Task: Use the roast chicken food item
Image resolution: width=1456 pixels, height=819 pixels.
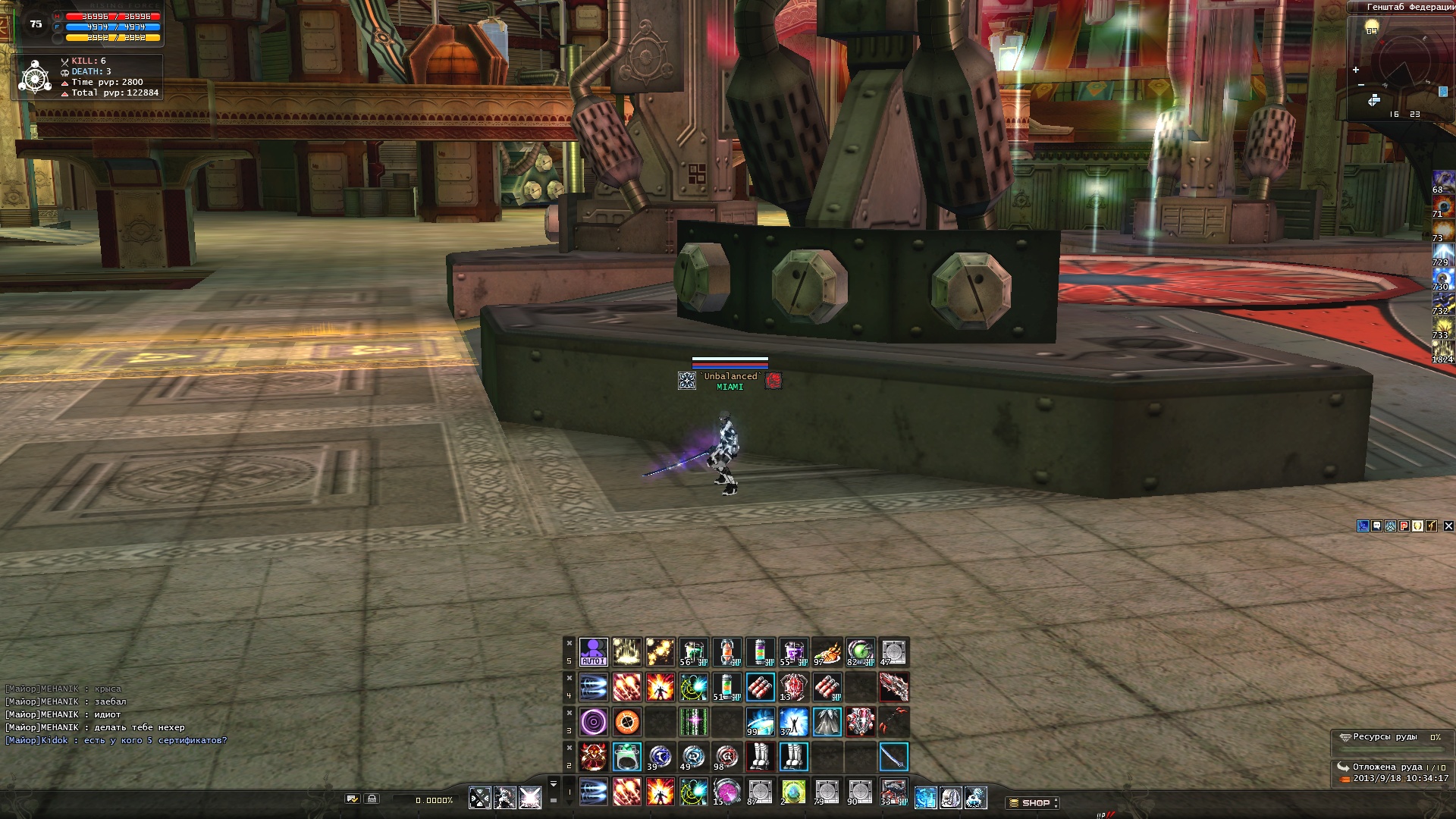Action: (x=827, y=652)
